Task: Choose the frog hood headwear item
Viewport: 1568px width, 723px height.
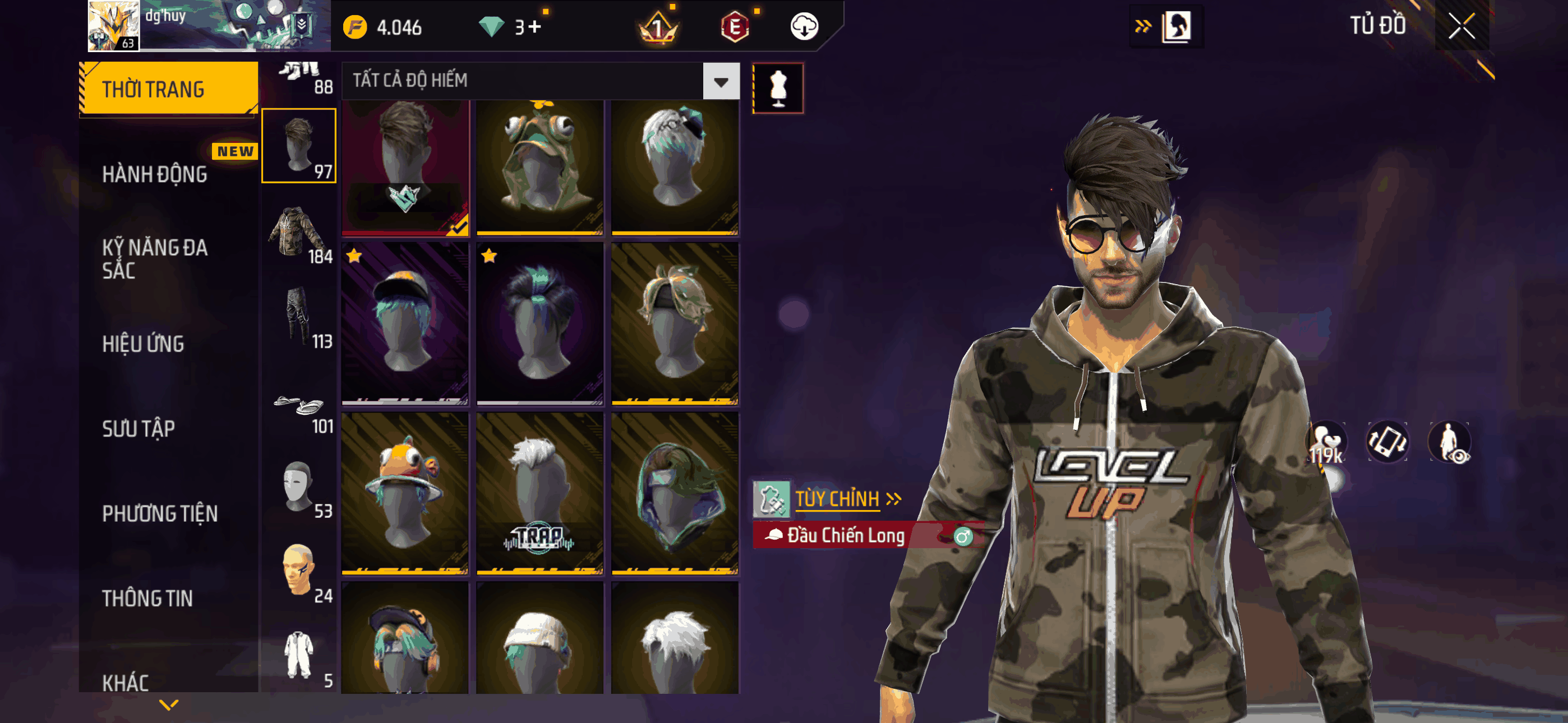Action: (x=539, y=168)
